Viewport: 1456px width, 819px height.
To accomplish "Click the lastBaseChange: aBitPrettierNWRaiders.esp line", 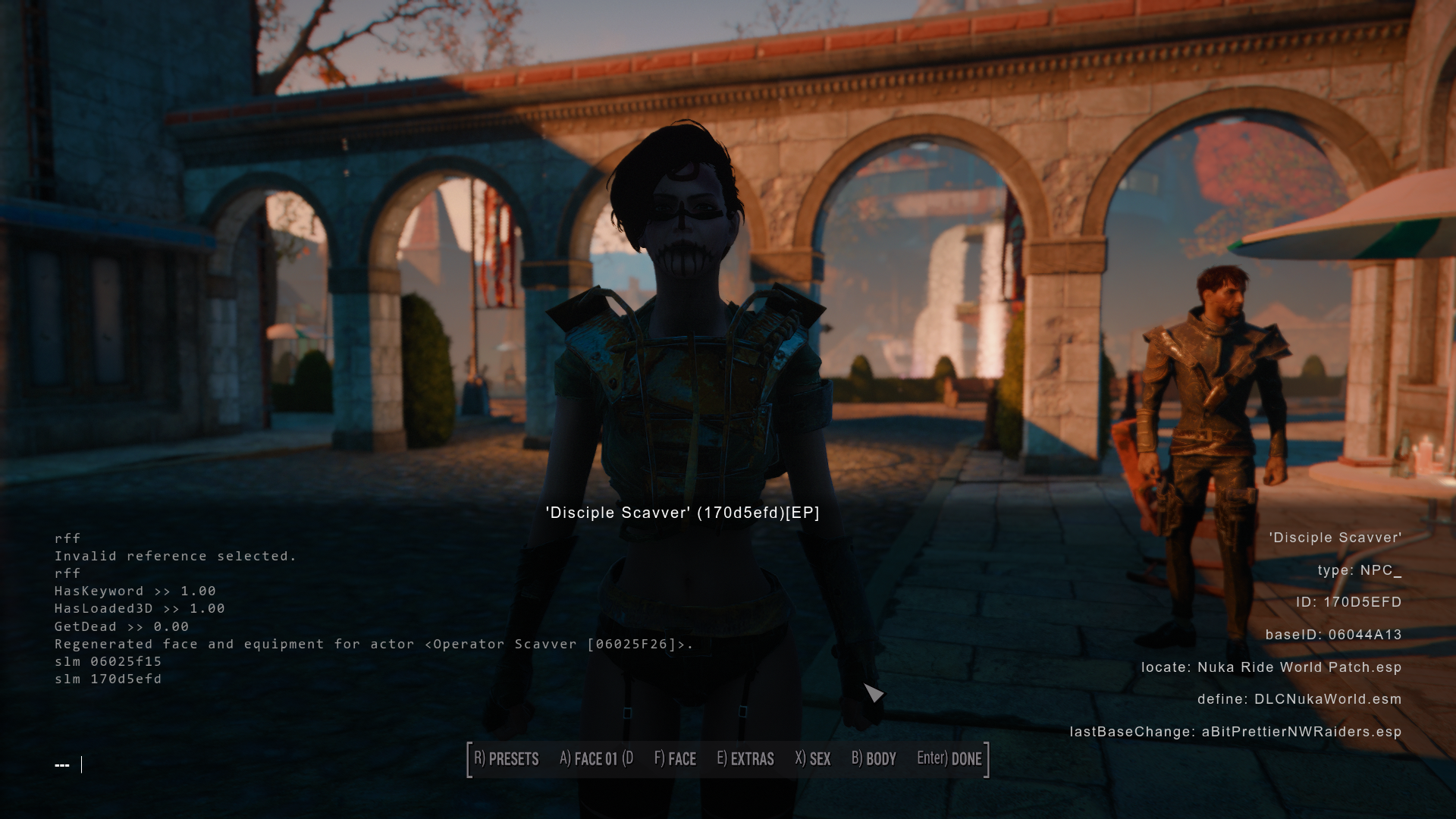I will [1235, 733].
